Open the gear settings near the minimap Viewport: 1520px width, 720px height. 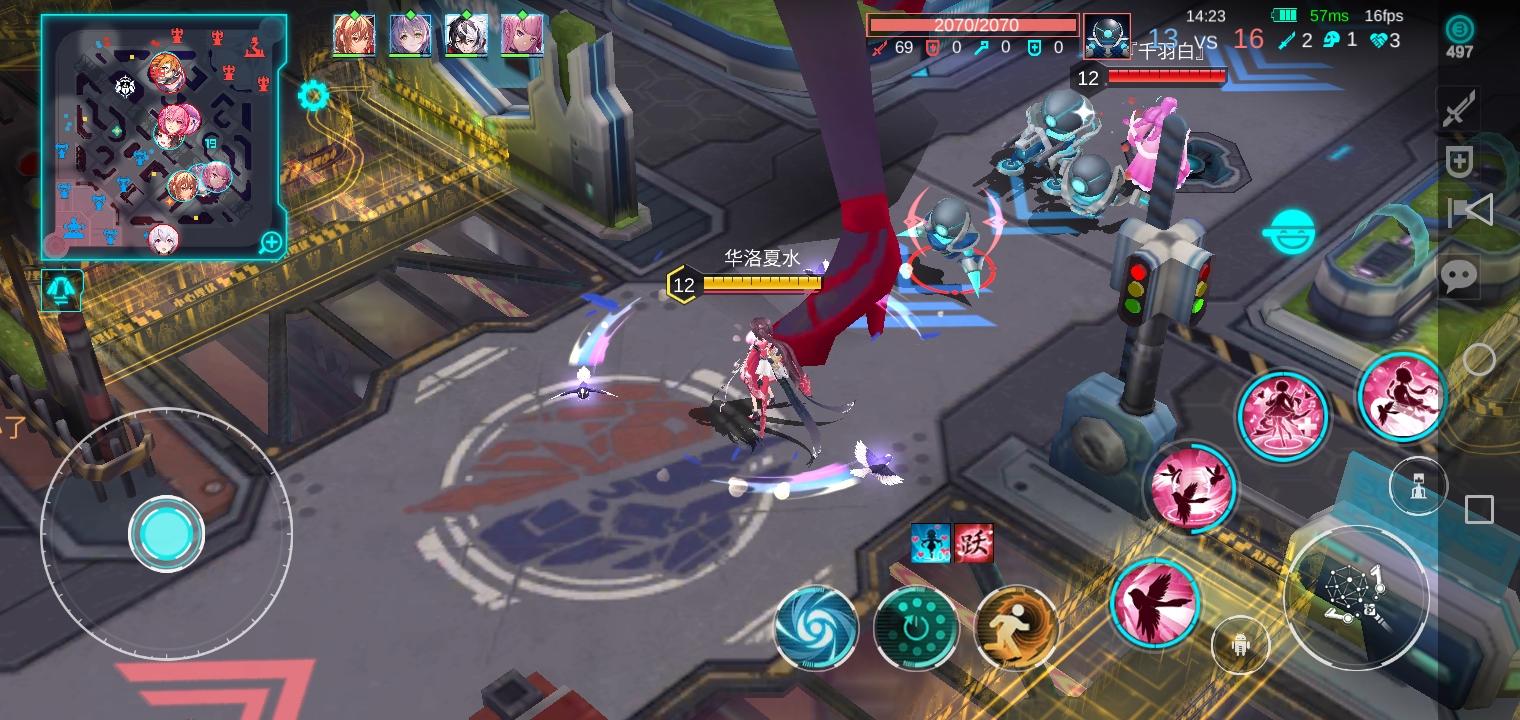point(315,96)
